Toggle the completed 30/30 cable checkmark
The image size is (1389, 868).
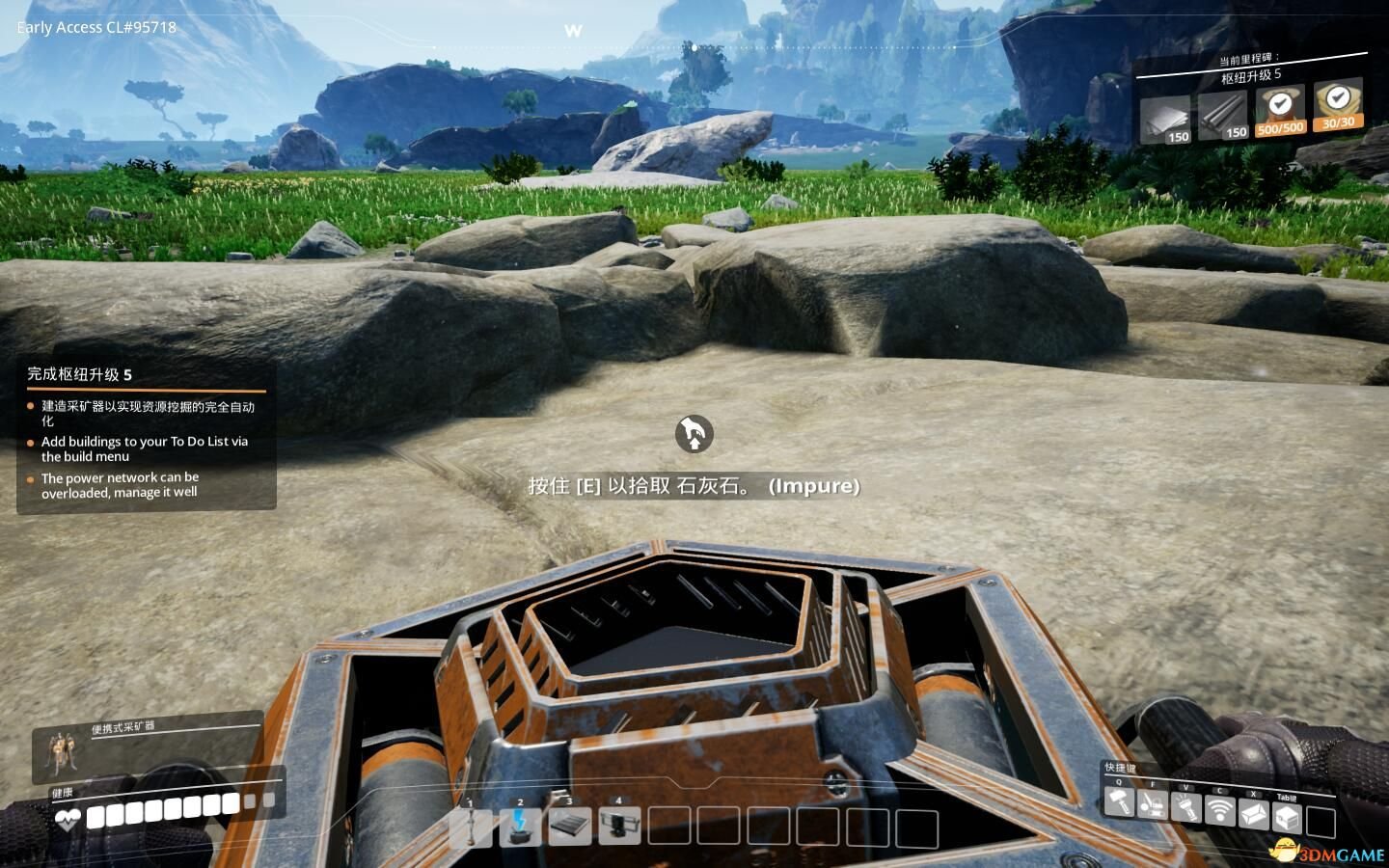[x=1337, y=98]
